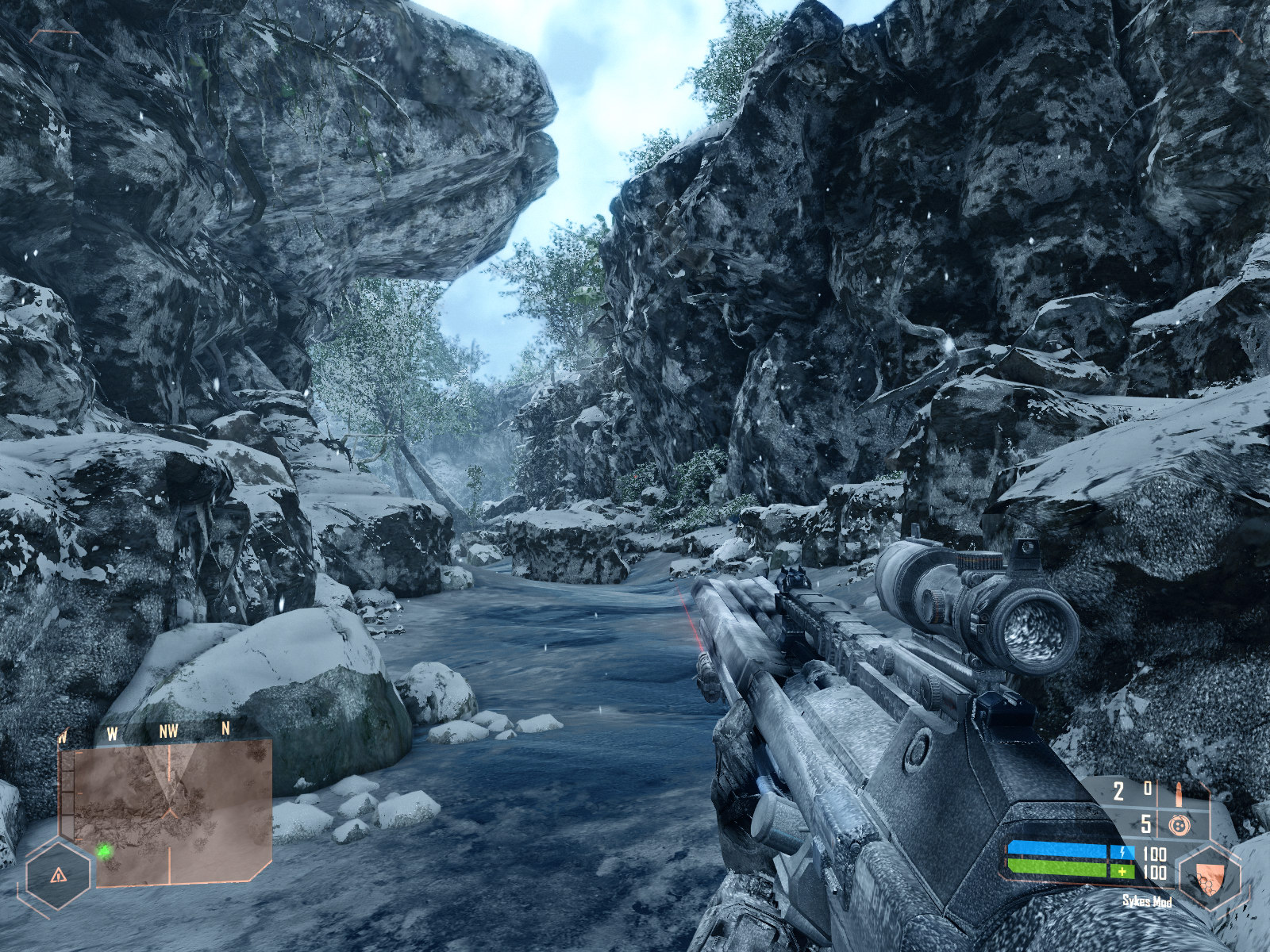This screenshot has height=952, width=1270.
Task: Click the NW compass heading label
Action: [x=168, y=732]
